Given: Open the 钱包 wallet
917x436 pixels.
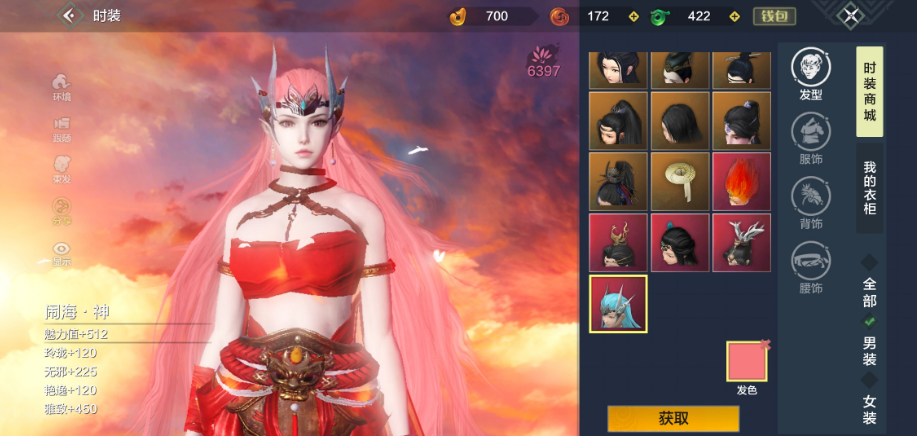Looking at the screenshot, I should coord(774,16).
